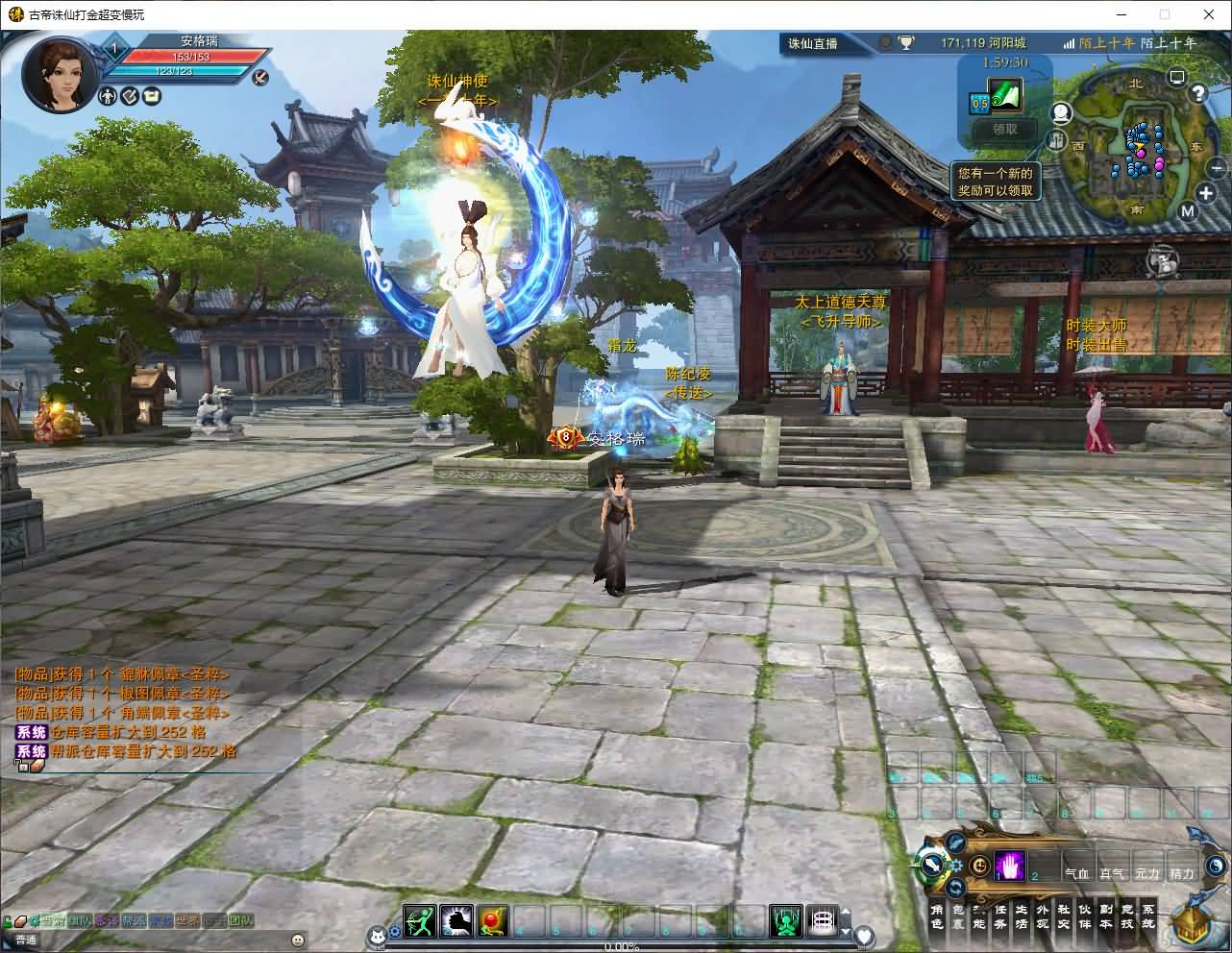
Task: Toggle the 气血 resource display tab
Action: (x=1078, y=874)
